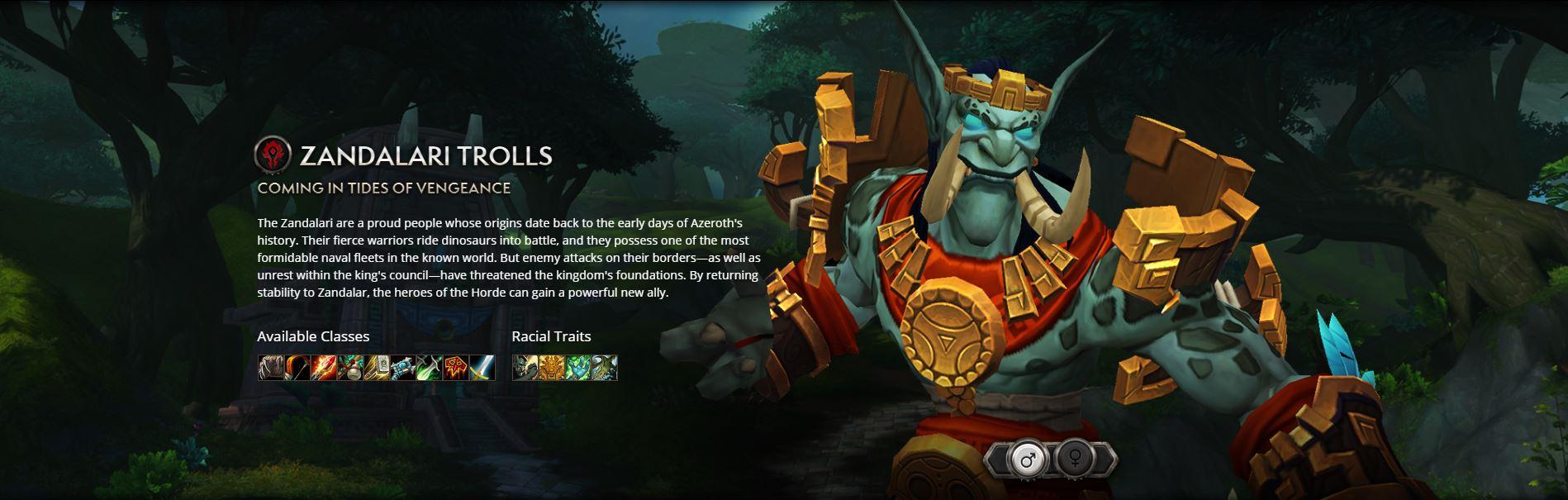The image size is (1568, 500).
Task: Open the Monk keg class icon
Action: [x=349, y=368]
